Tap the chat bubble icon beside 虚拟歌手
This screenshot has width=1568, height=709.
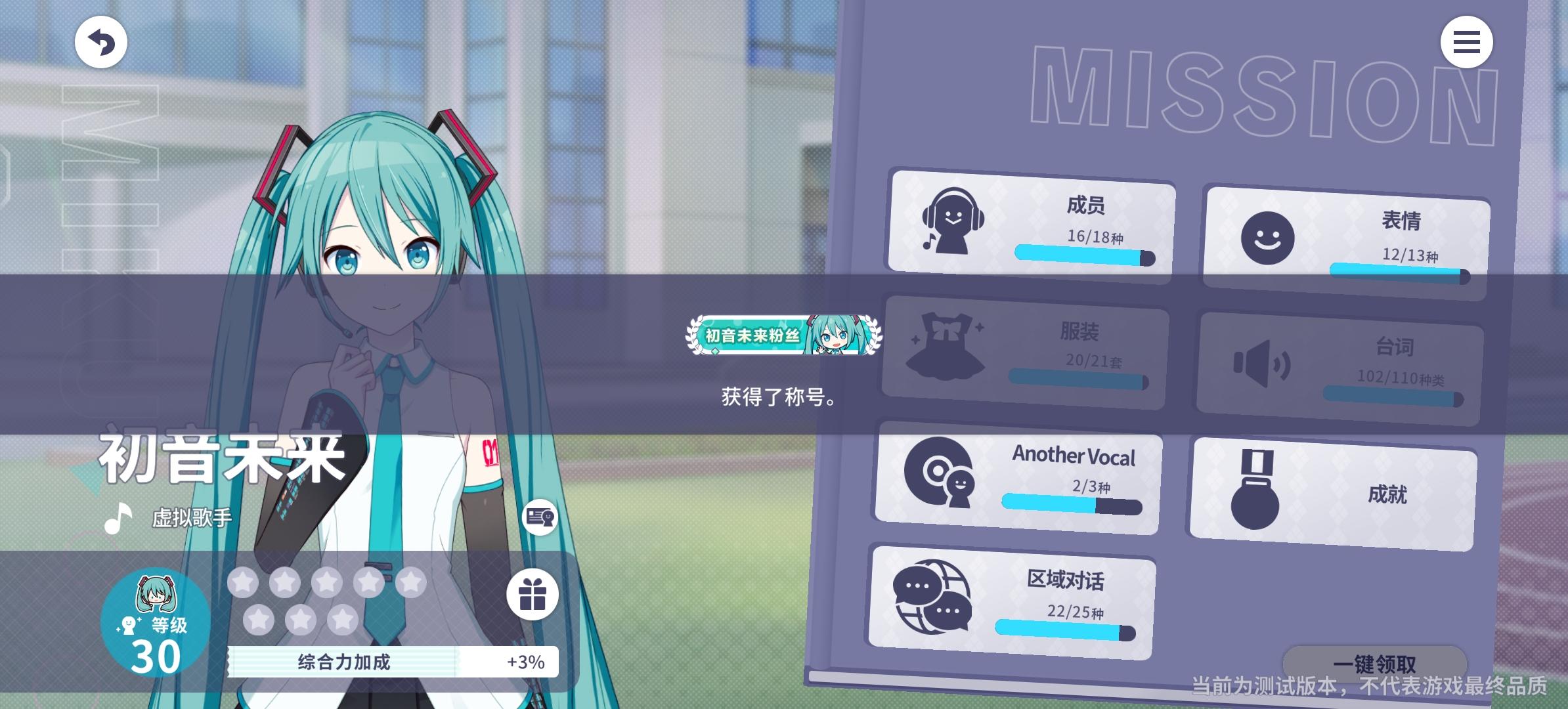coord(540,517)
